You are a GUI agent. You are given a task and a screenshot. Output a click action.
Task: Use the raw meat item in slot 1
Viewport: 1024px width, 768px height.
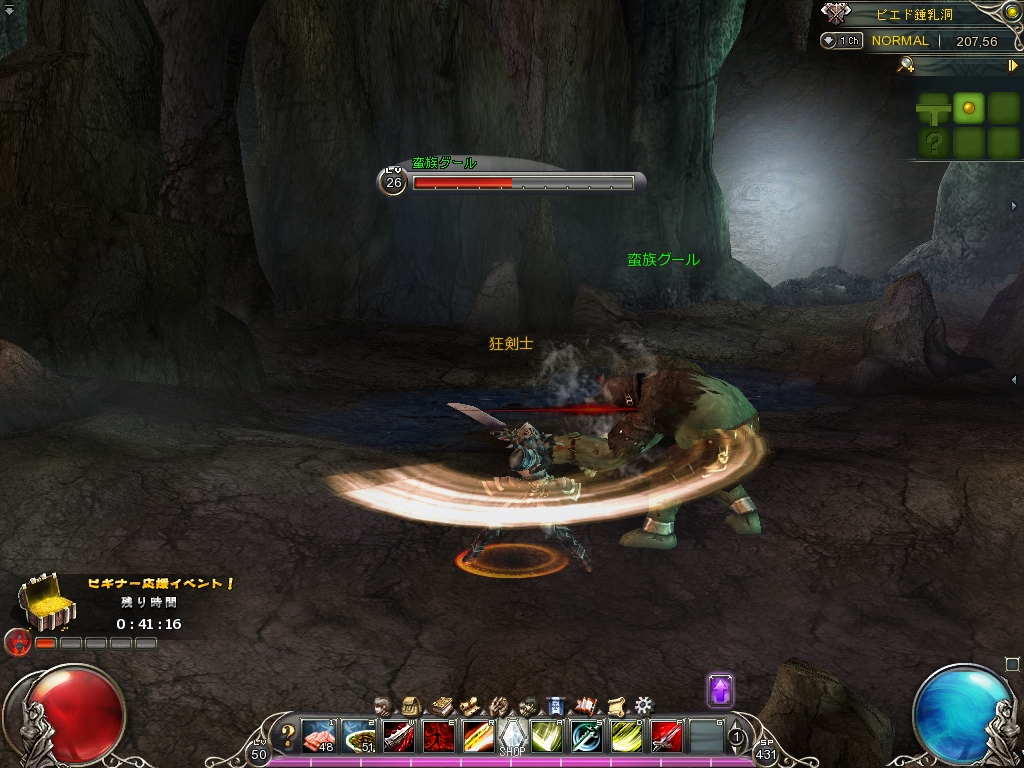(319, 737)
